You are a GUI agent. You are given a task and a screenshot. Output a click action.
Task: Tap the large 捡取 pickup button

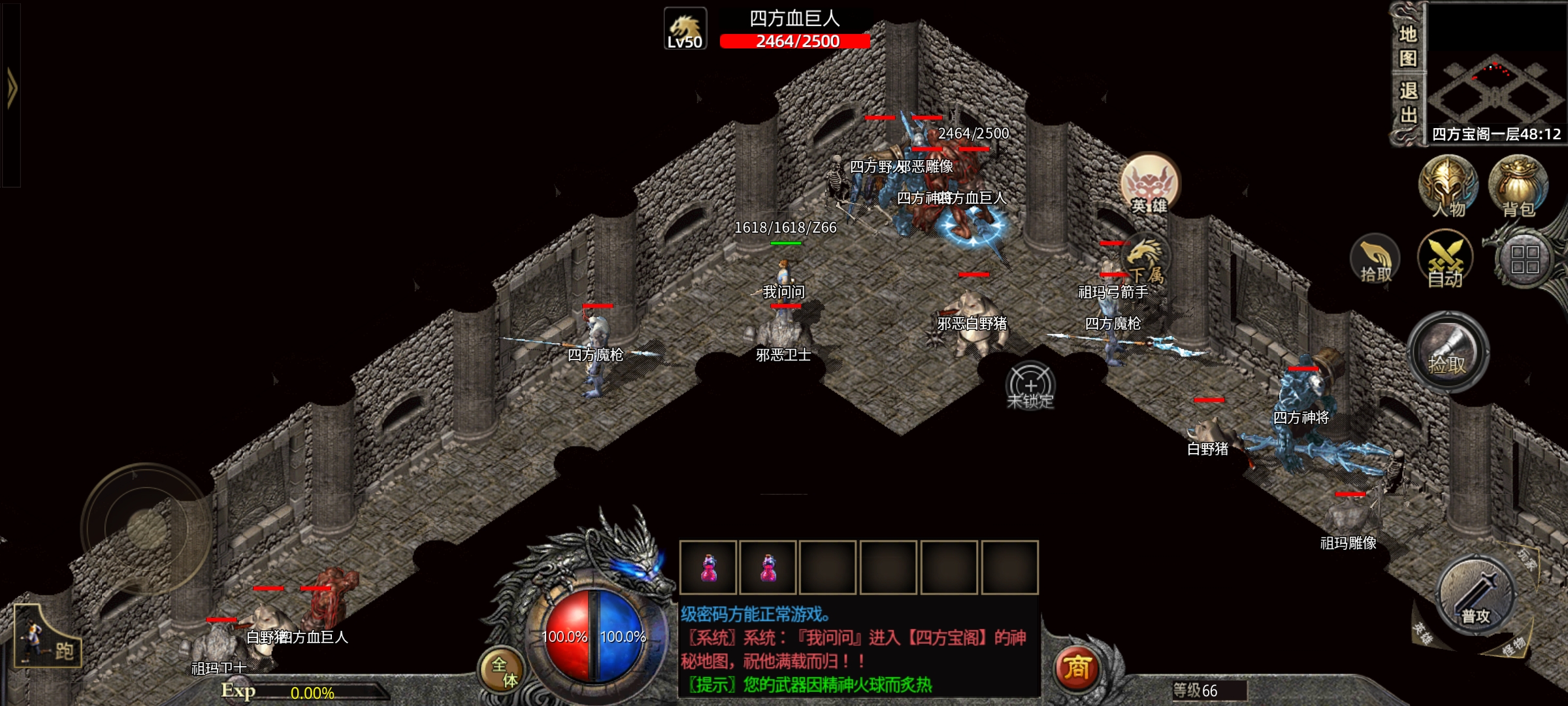pyautogui.click(x=1448, y=353)
